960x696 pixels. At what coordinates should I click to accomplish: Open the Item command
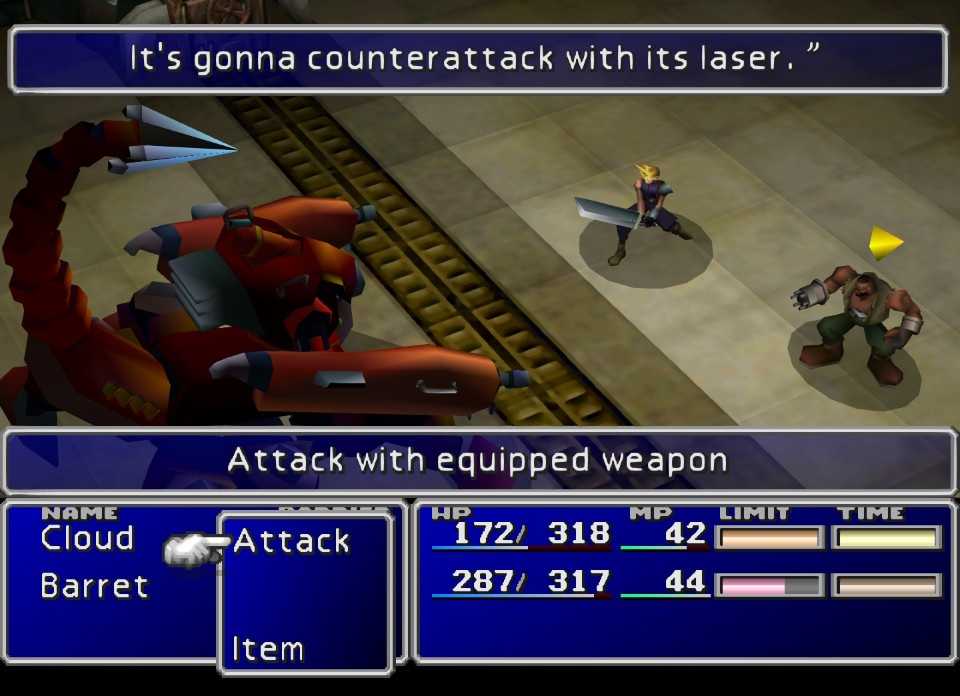point(267,649)
